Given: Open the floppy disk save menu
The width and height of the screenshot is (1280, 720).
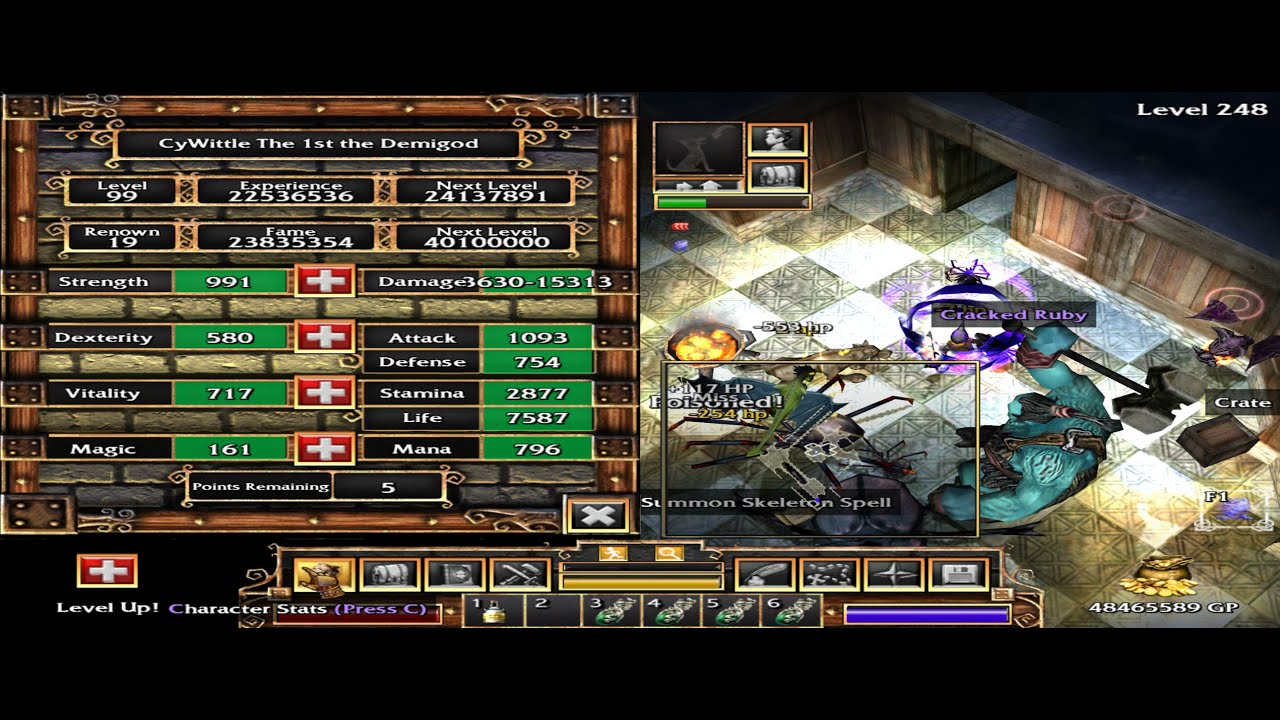Looking at the screenshot, I should (x=959, y=575).
